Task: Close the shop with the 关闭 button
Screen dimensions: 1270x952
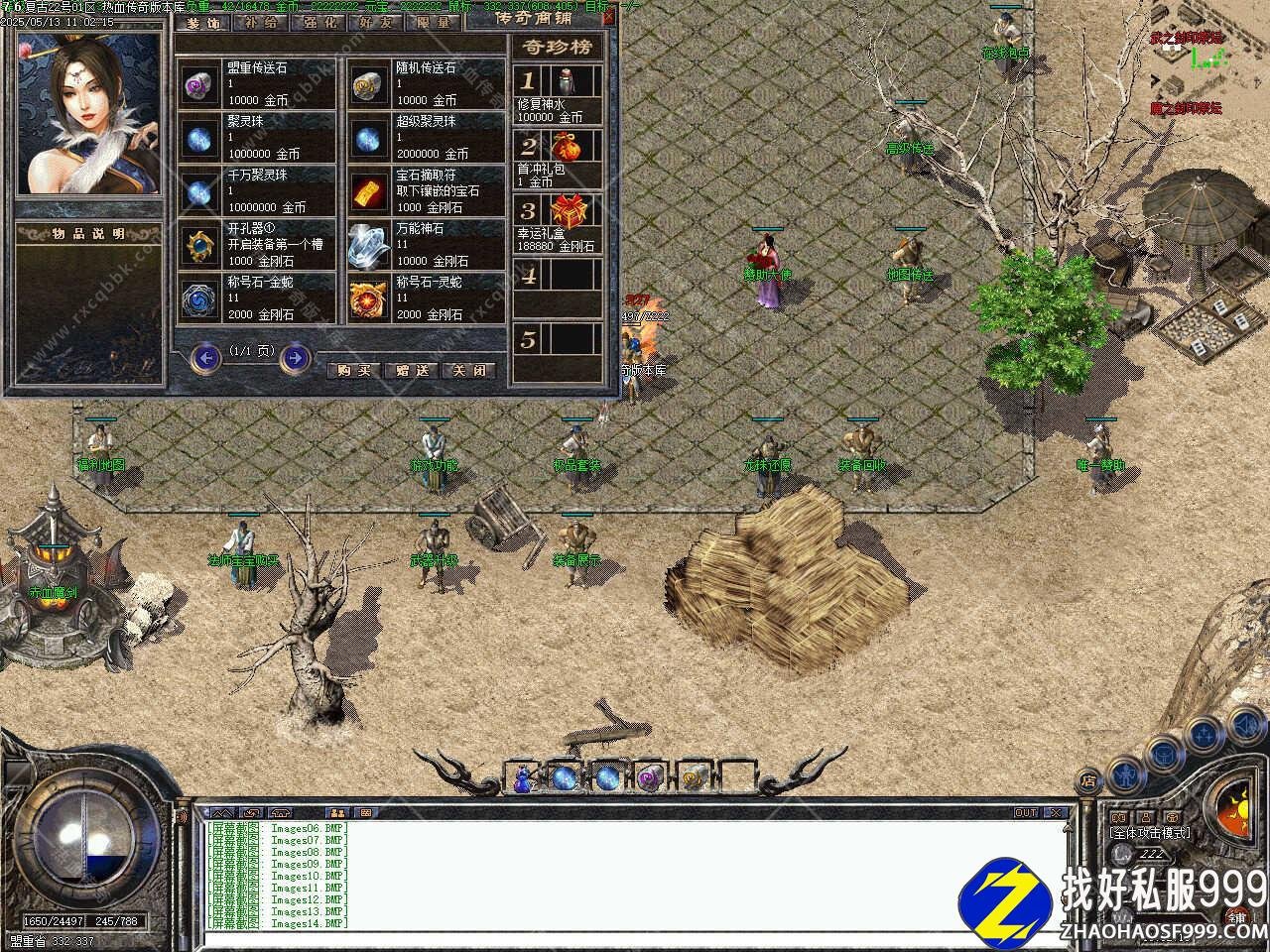Action: [469, 370]
